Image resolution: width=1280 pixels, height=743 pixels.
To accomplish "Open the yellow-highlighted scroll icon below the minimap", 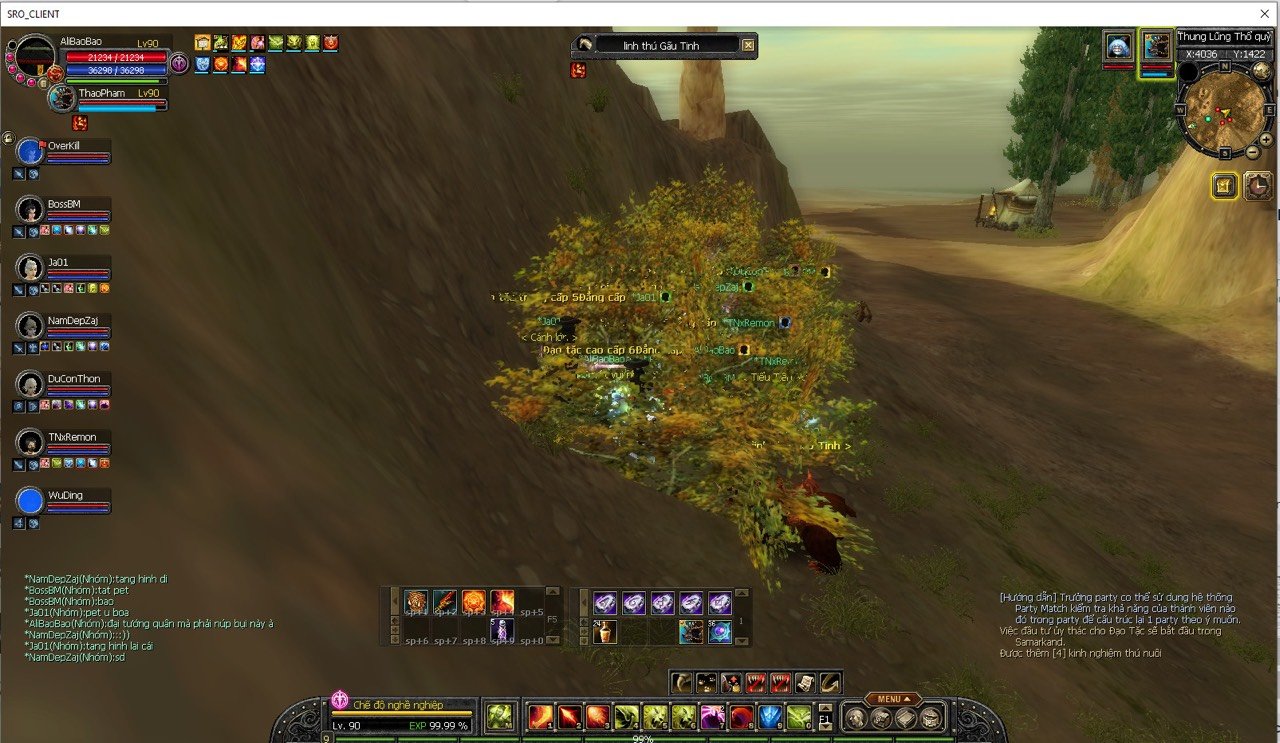I will (x=1225, y=186).
